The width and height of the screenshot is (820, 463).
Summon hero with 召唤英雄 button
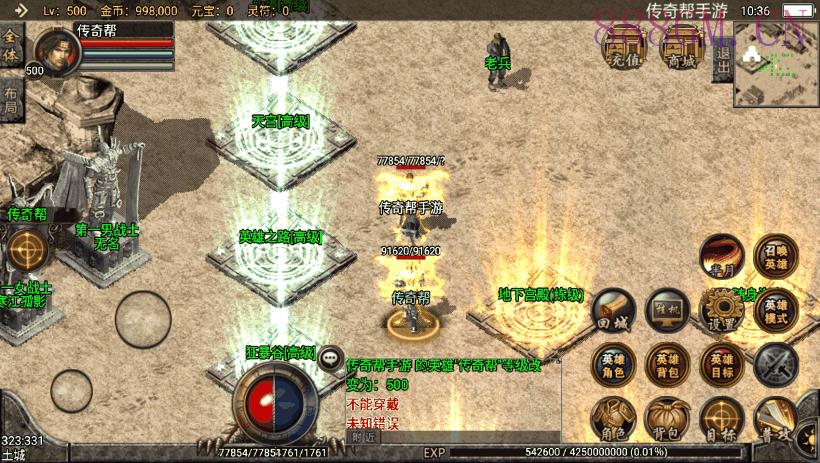(776, 256)
